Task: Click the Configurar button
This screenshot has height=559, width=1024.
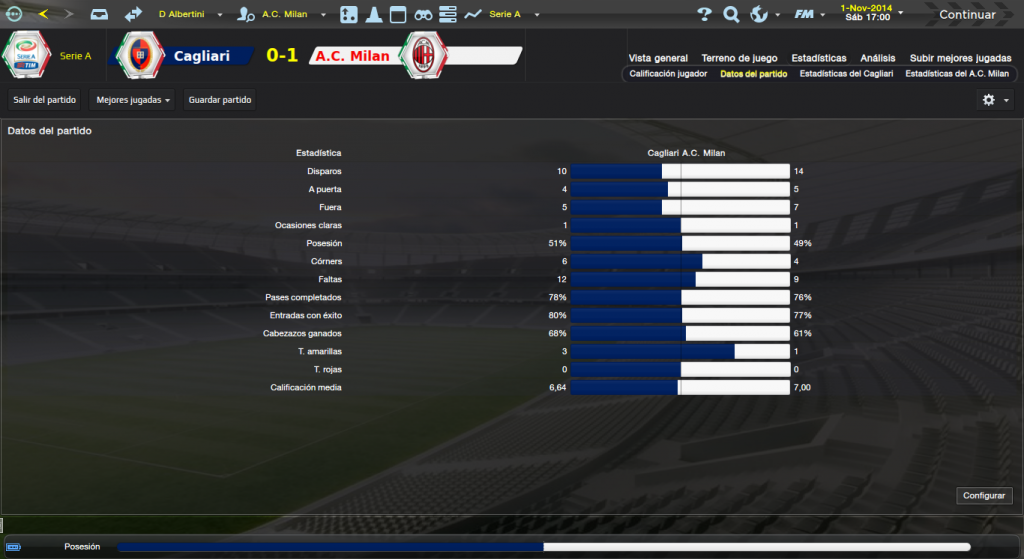Action: [984, 496]
